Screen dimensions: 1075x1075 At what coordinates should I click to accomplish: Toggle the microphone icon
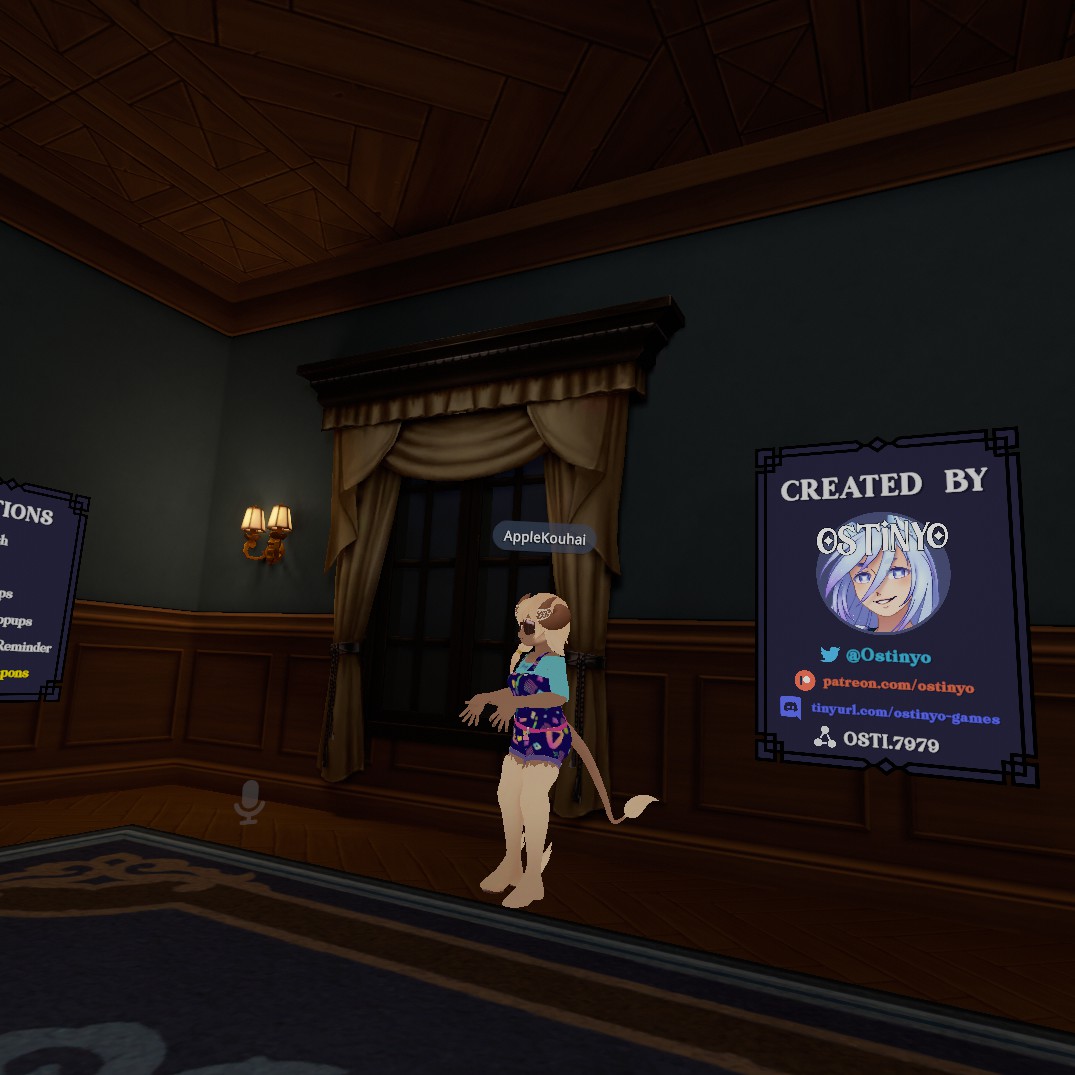[x=249, y=802]
